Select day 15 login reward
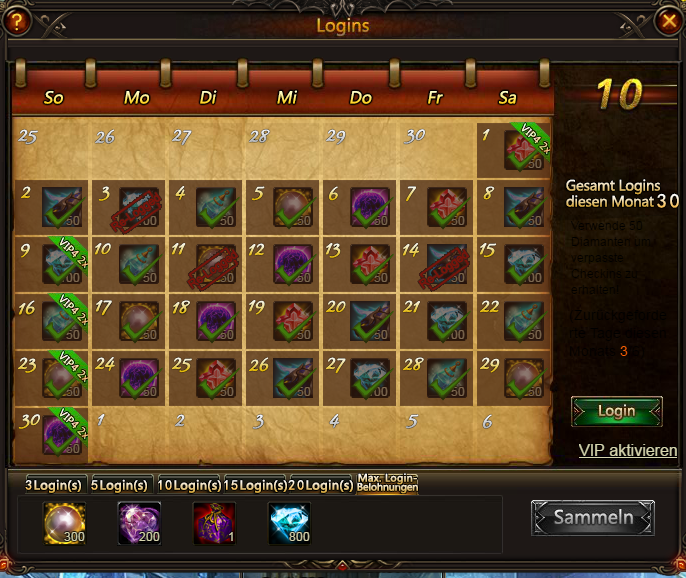 523,264
